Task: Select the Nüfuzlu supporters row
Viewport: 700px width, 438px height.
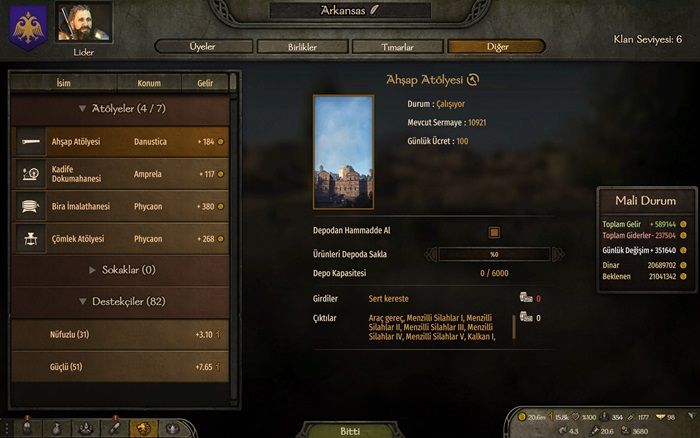Action: pyautogui.click(x=120, y=334)
